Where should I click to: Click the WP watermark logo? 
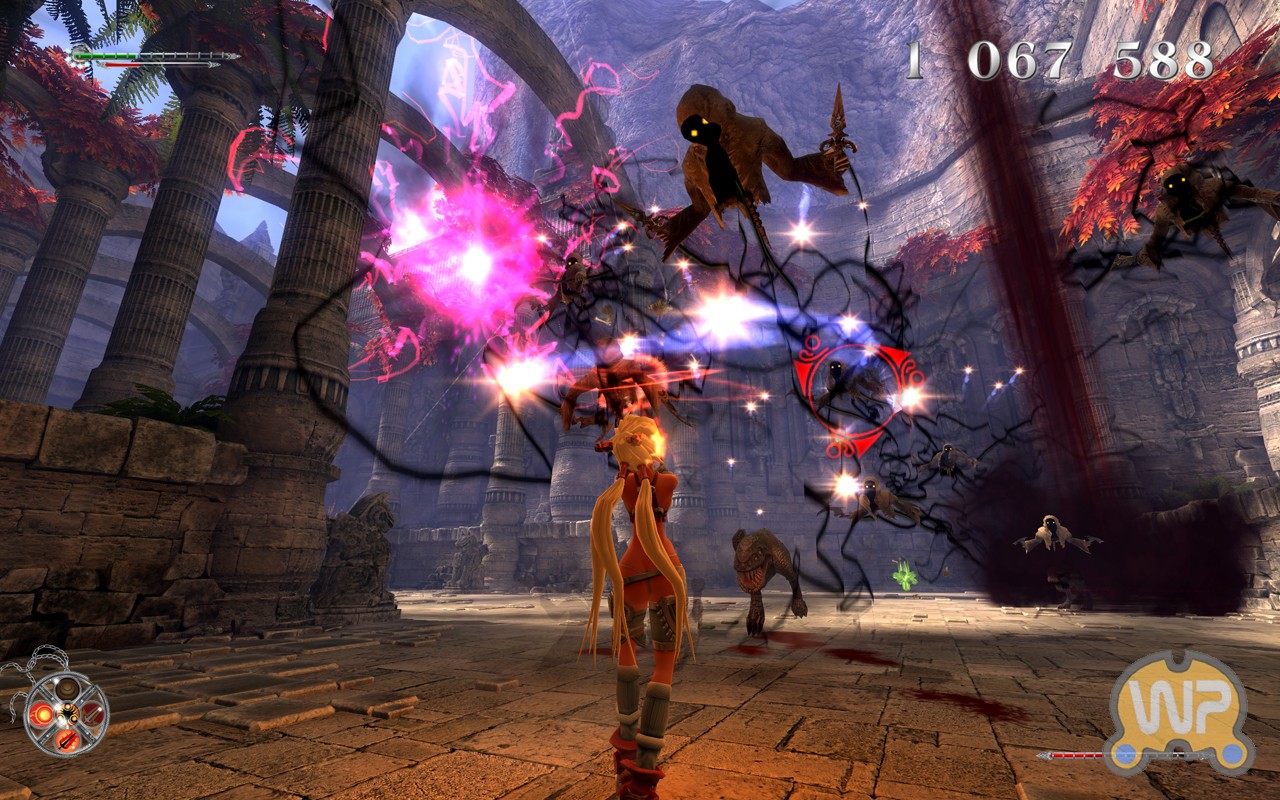[x=1179, y=709]
